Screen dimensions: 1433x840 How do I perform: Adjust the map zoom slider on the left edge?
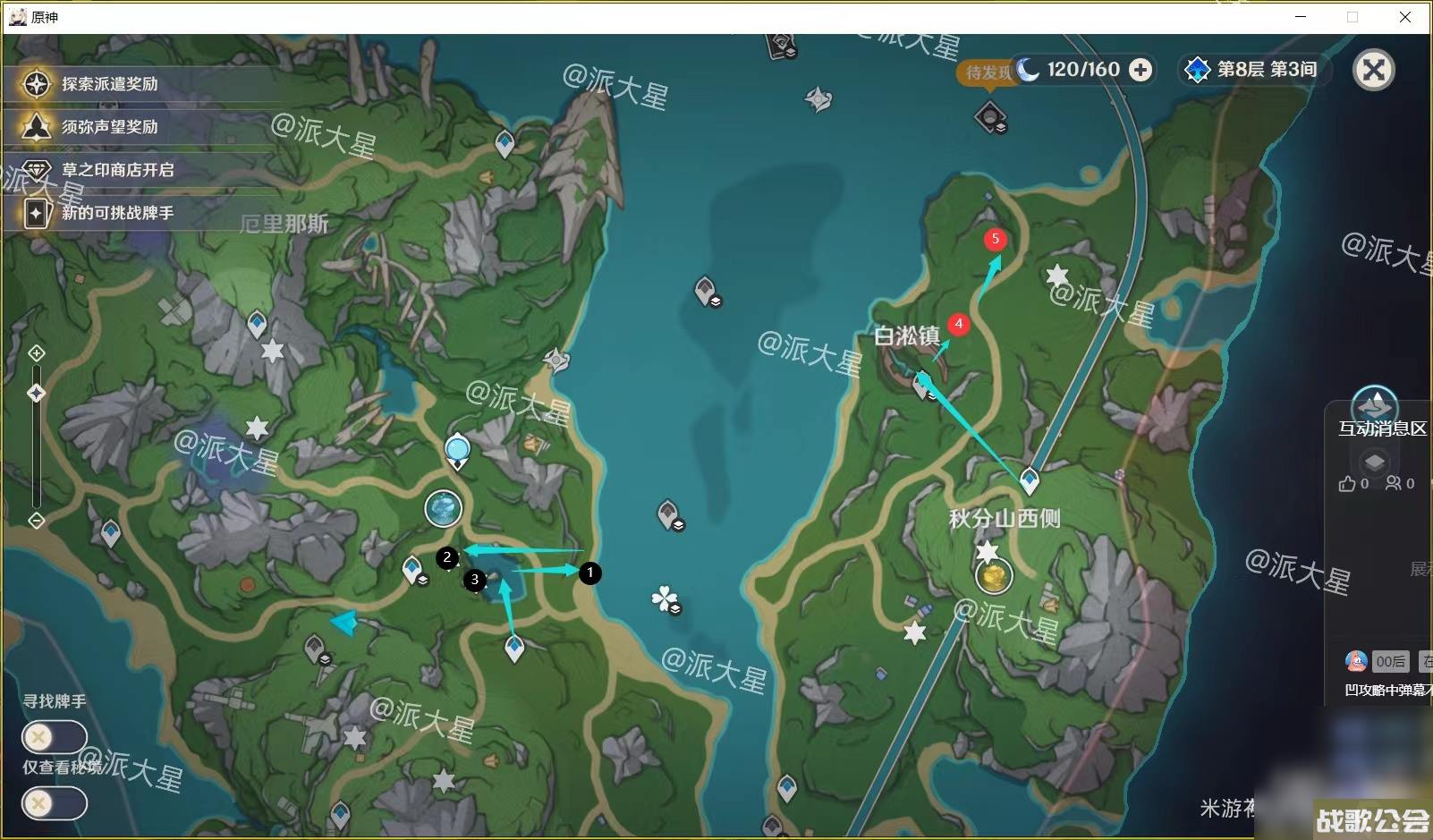tap(36, 392)
